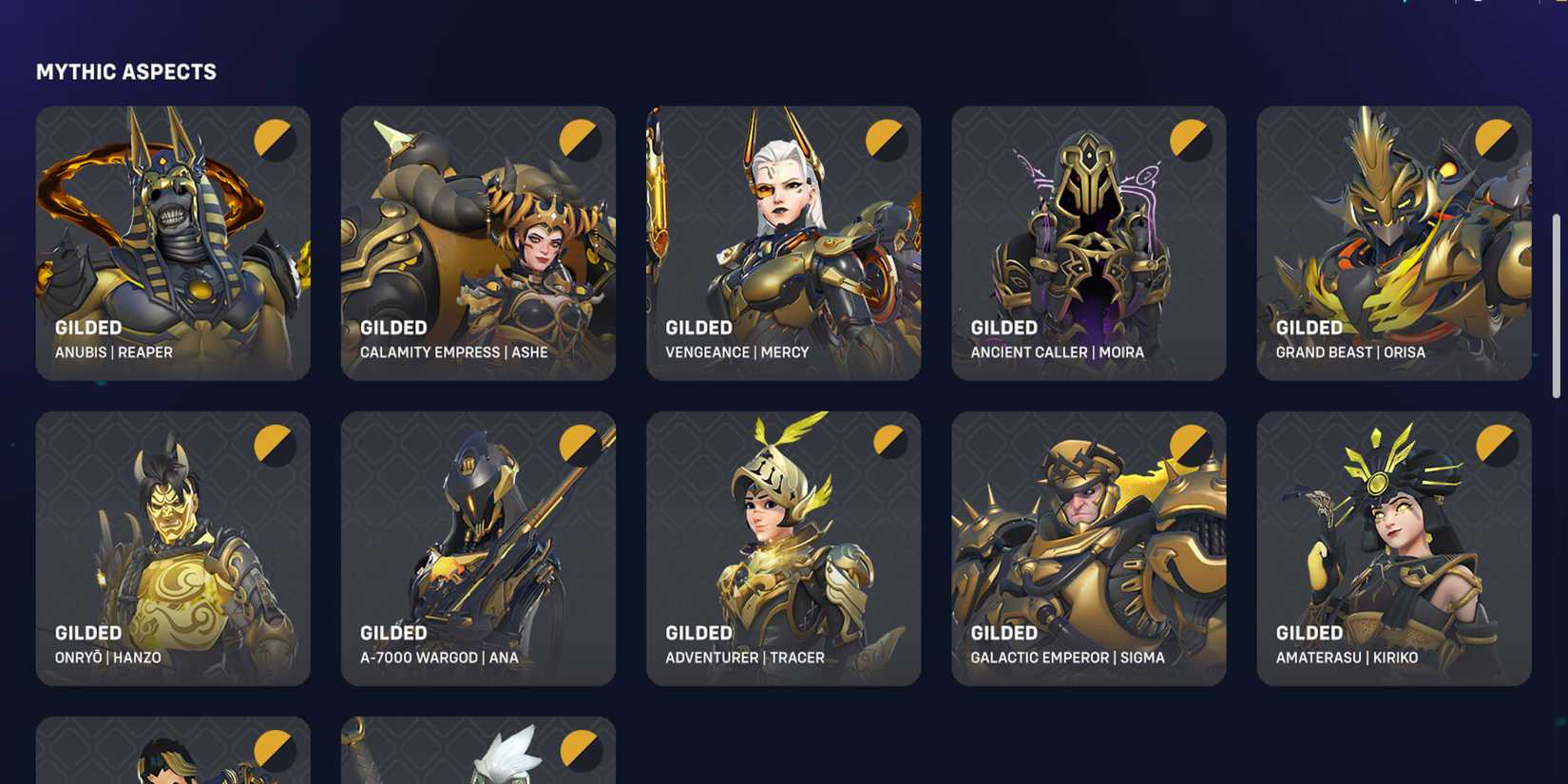Toggle the gilded badge on the bottom-left partial card
Viewport: 1568px width, 784px height.
tap(276, 749)
